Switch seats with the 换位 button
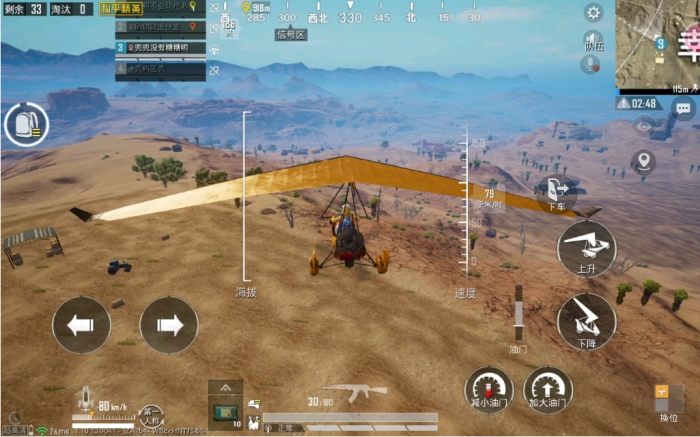Screen dimensions: 700x437 pyautogui.click(x=667, y=401)
